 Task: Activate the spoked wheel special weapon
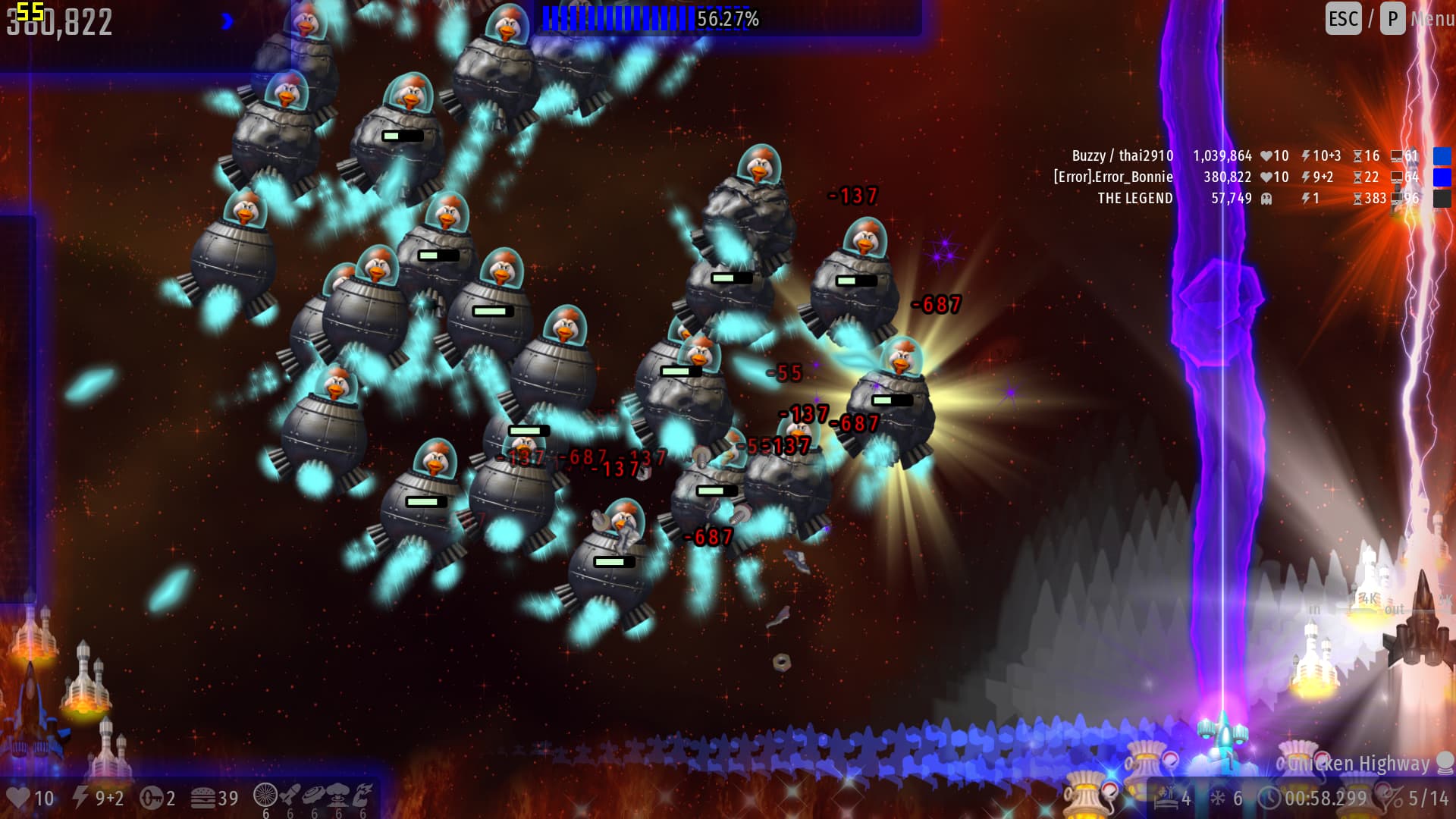click(265, 795)
